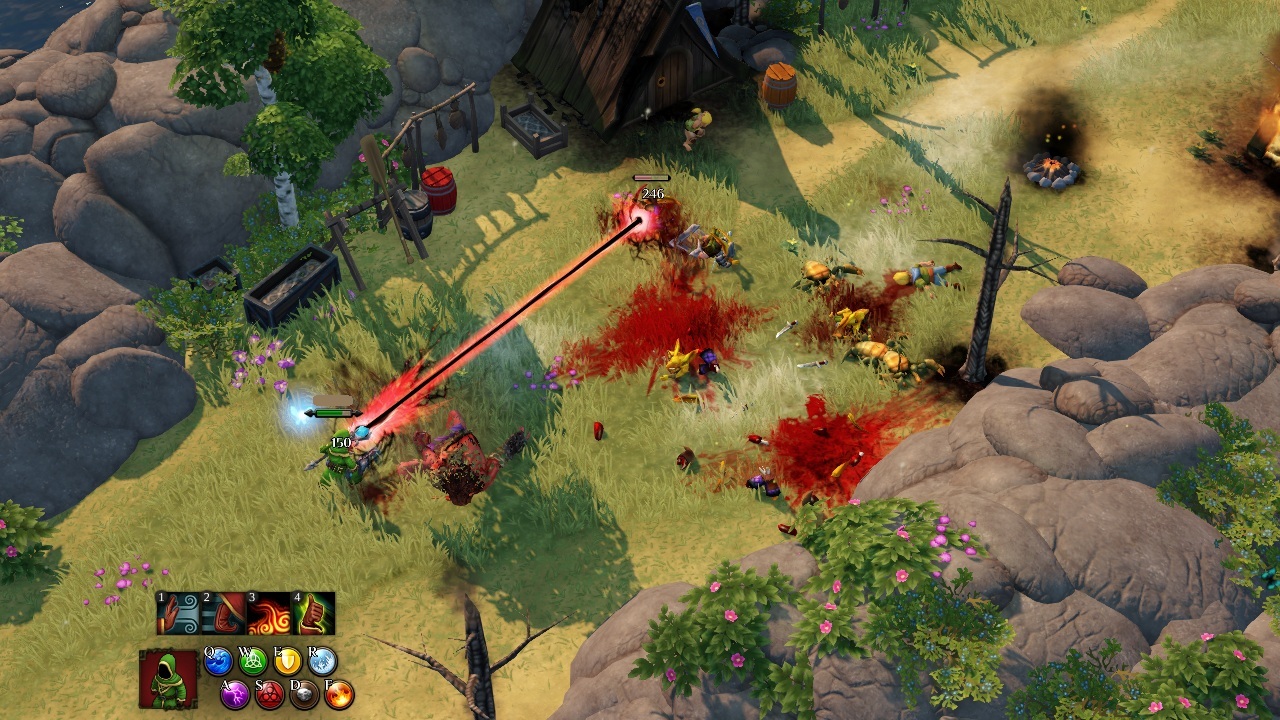
Task: Queue the purple lightning element orb
Action: [235, 694]
